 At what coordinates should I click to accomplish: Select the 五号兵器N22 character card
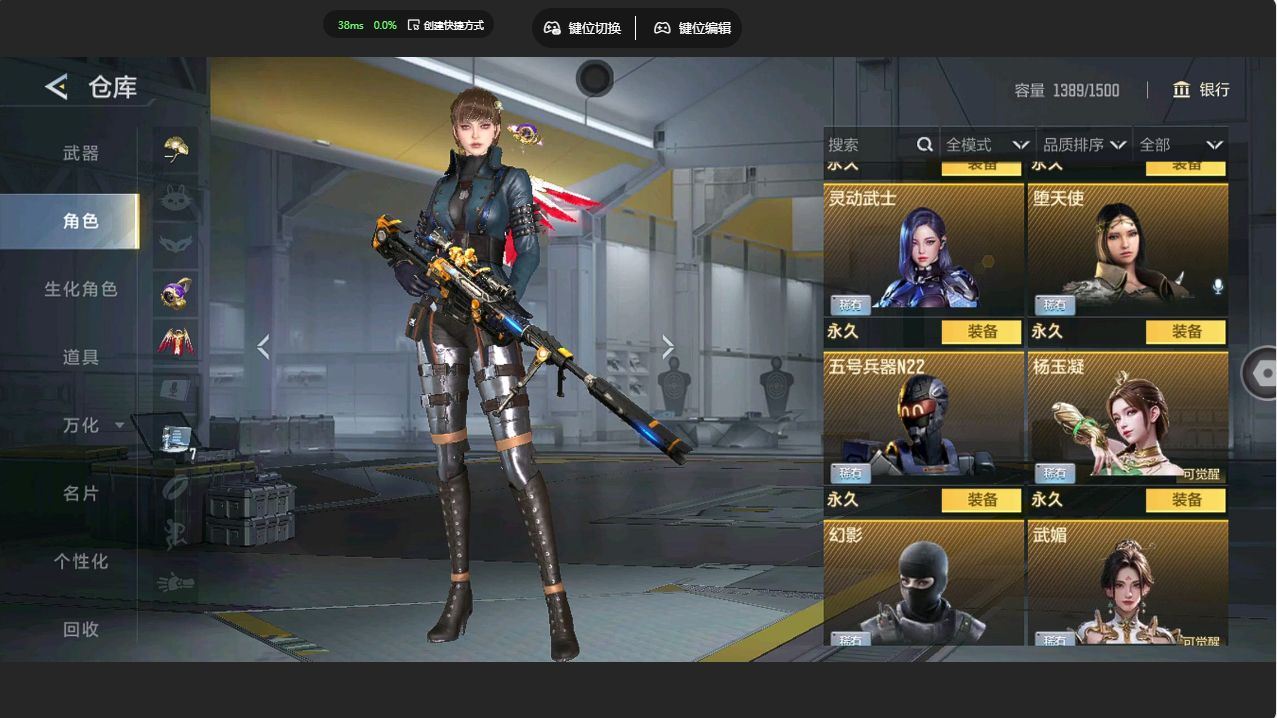tap(923, 415)
